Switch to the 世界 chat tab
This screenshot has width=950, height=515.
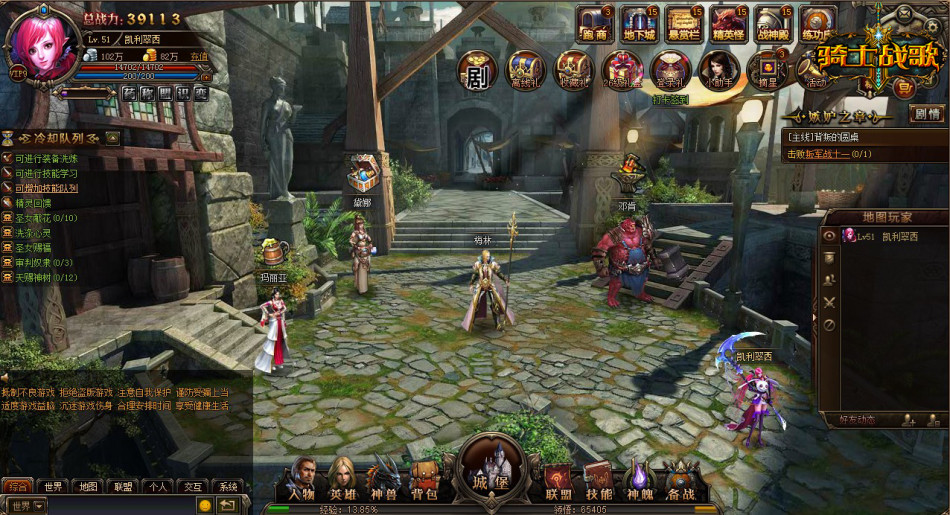point(53,487)
